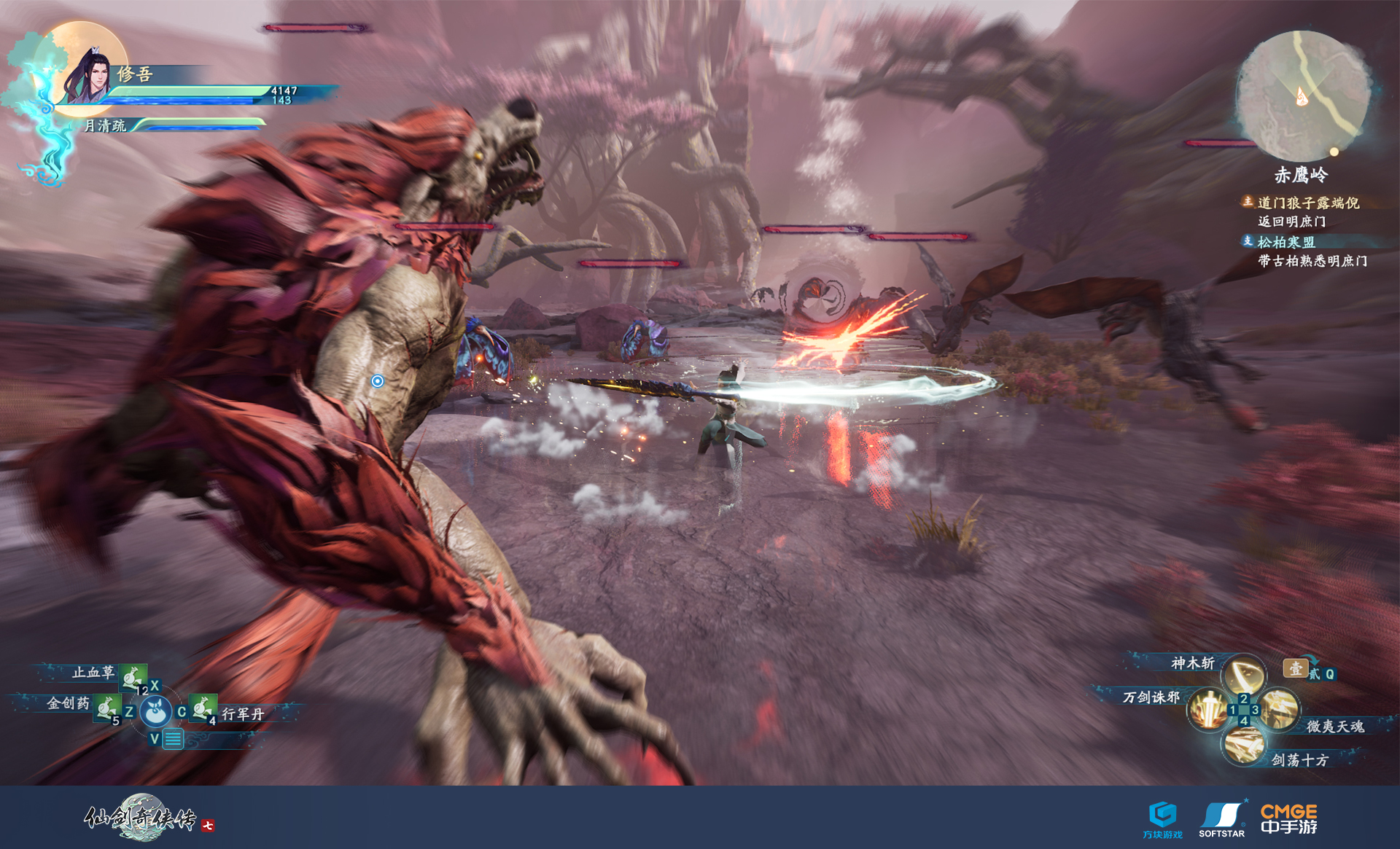Click the 修吾 character portrait
The image size is (1400, 849).
(x=87, y=75)
